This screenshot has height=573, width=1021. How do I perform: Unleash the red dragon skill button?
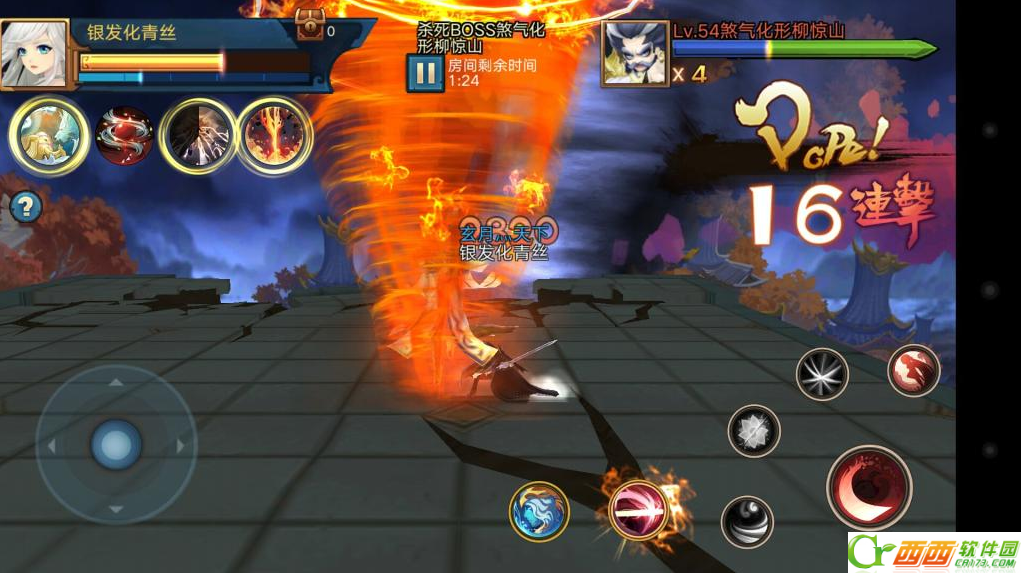[x=913, y=370]
